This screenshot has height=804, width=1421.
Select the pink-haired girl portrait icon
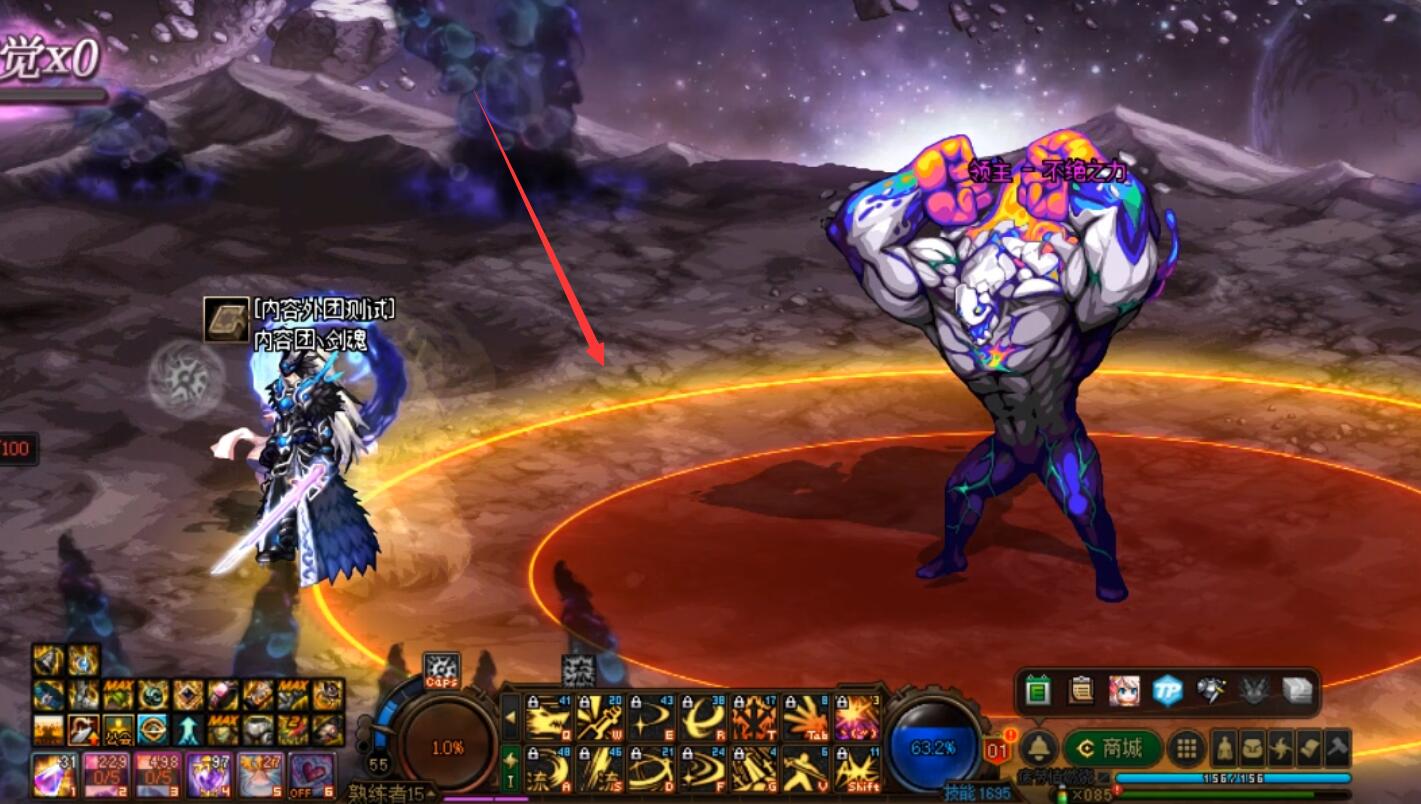coord(1124,691)
